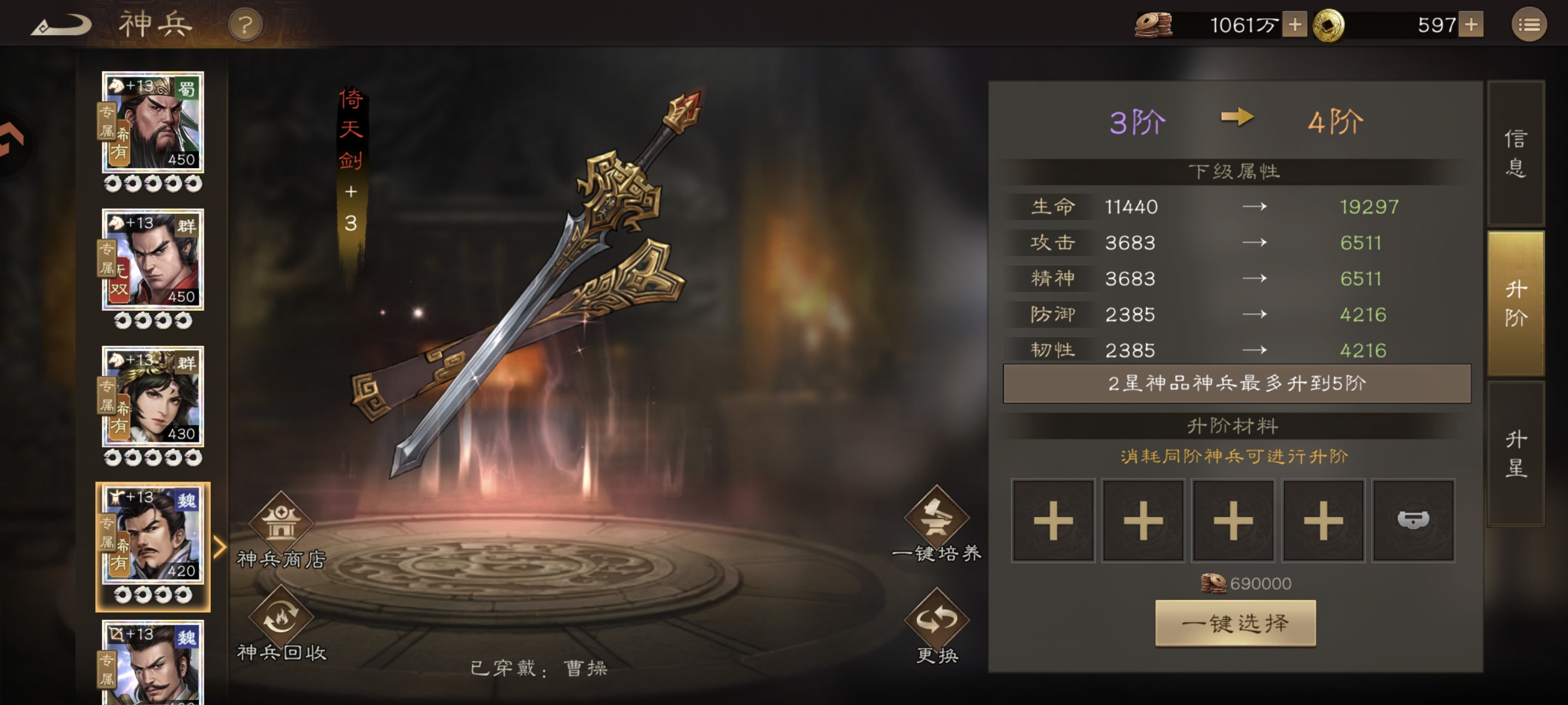Select the Shu hero portrait with green hat

pyautogui.click(x=153, y=122)
